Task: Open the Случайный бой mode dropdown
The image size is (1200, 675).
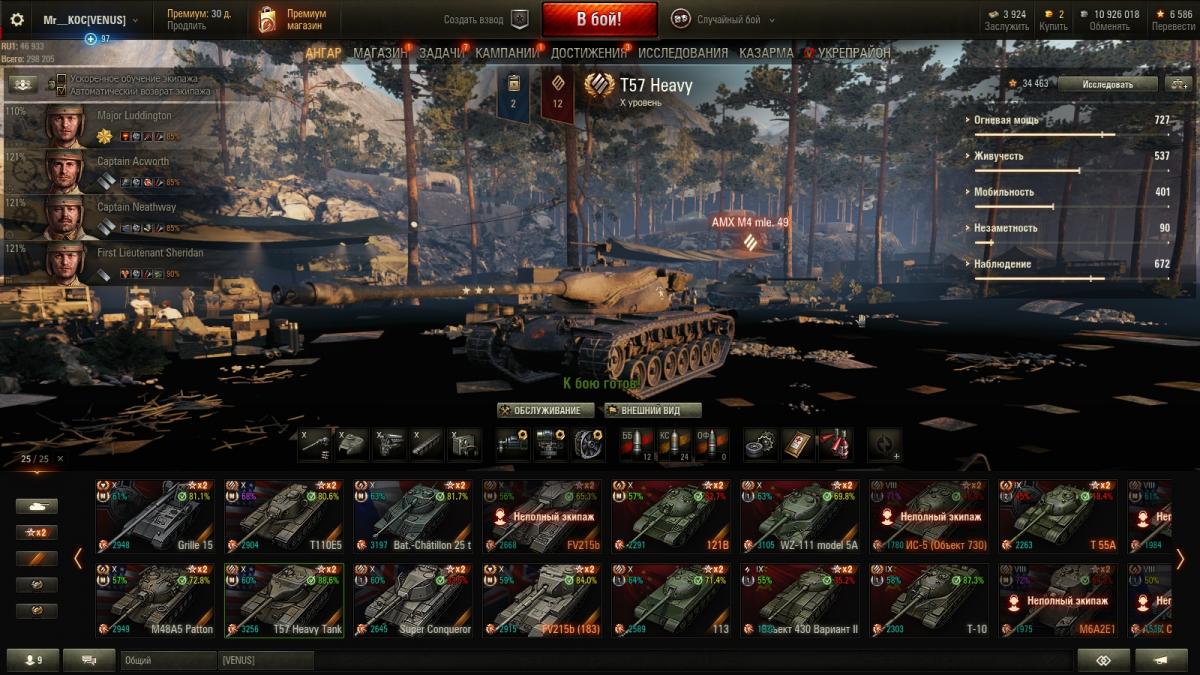Action: pos(723,19)
